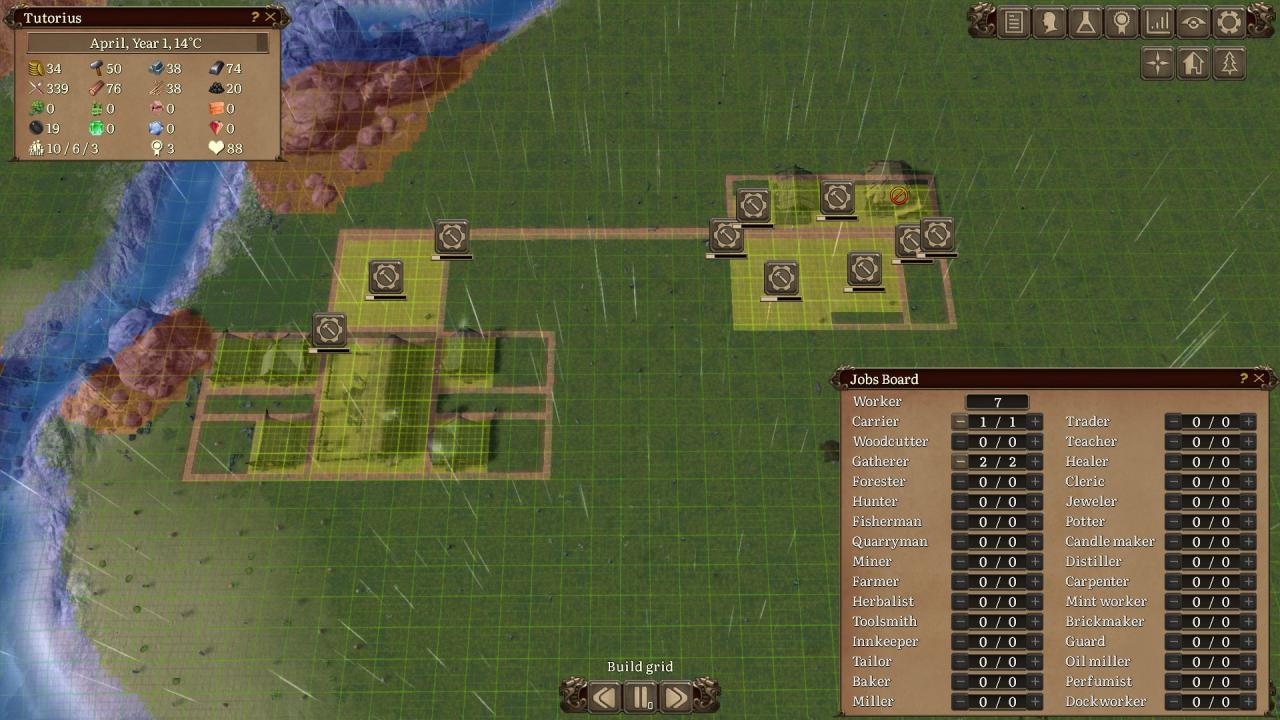Remove one Gatherer from the job
1280x720 pixels.
coord(959,462)
